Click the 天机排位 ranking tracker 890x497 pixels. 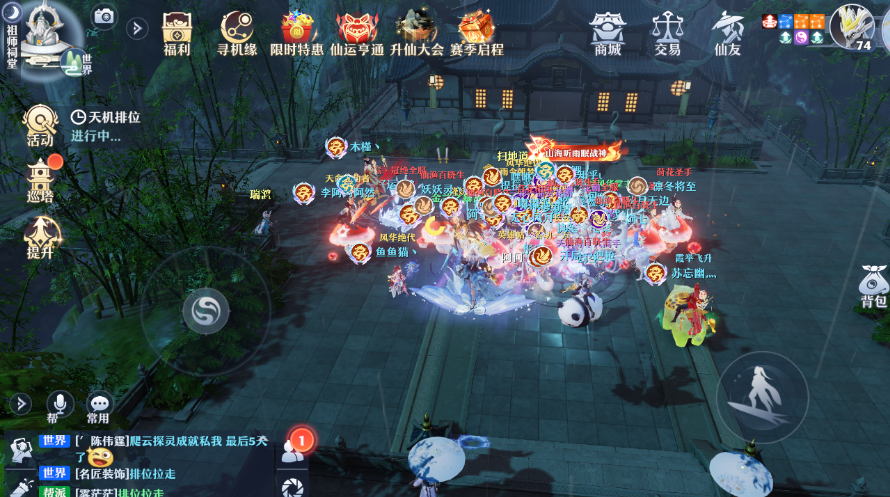click(105, 126)
